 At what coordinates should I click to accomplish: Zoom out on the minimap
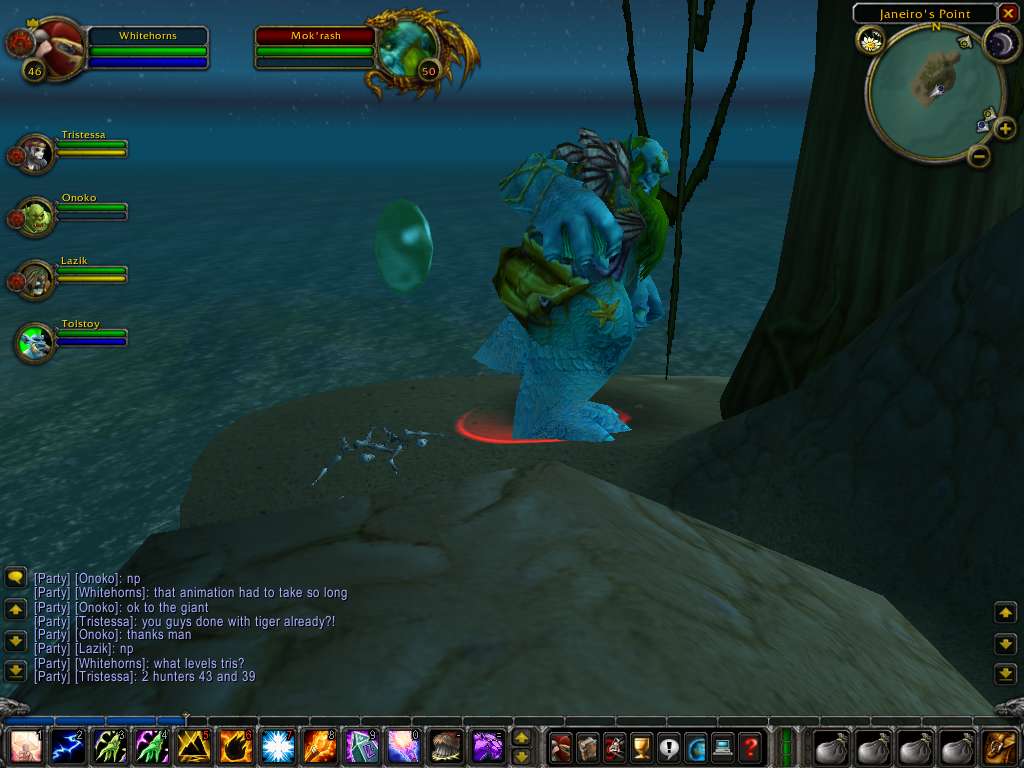click(x=979, y=155)
